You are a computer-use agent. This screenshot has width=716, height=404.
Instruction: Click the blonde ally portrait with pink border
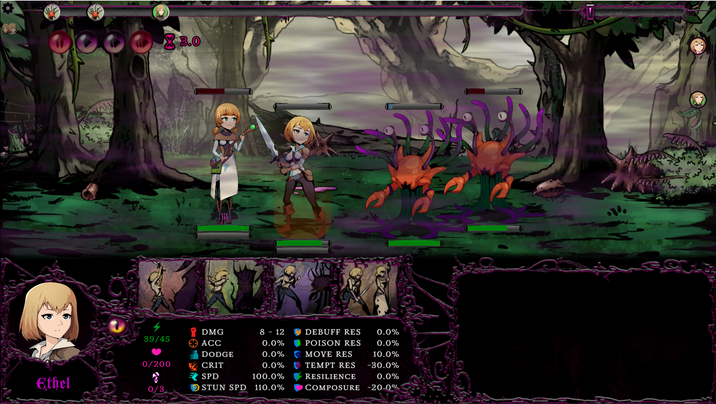[698, 46]
